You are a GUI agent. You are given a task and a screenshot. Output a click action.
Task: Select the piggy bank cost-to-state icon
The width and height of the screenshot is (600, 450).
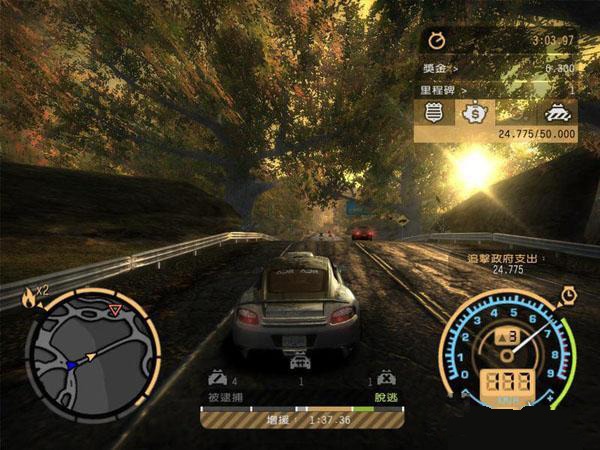tap(473, 113)
